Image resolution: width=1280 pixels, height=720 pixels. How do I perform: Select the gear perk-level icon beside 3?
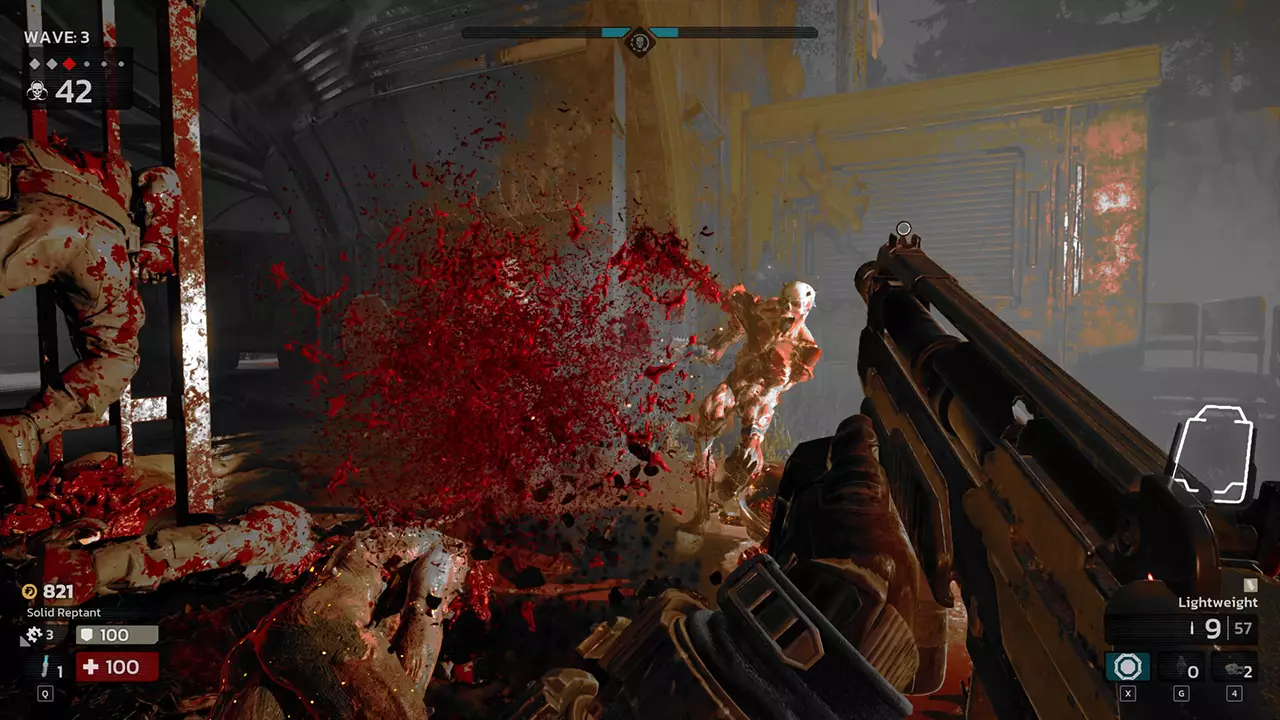32,633
